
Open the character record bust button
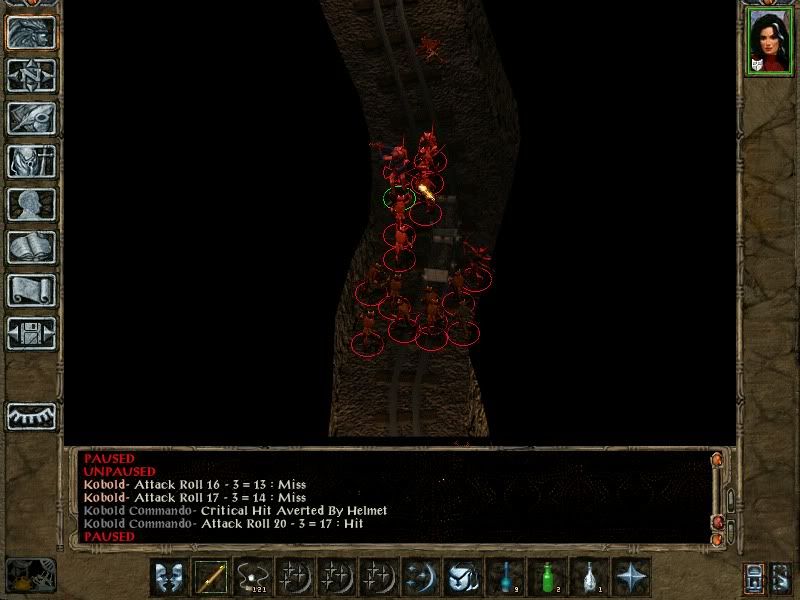pos(31,204)
